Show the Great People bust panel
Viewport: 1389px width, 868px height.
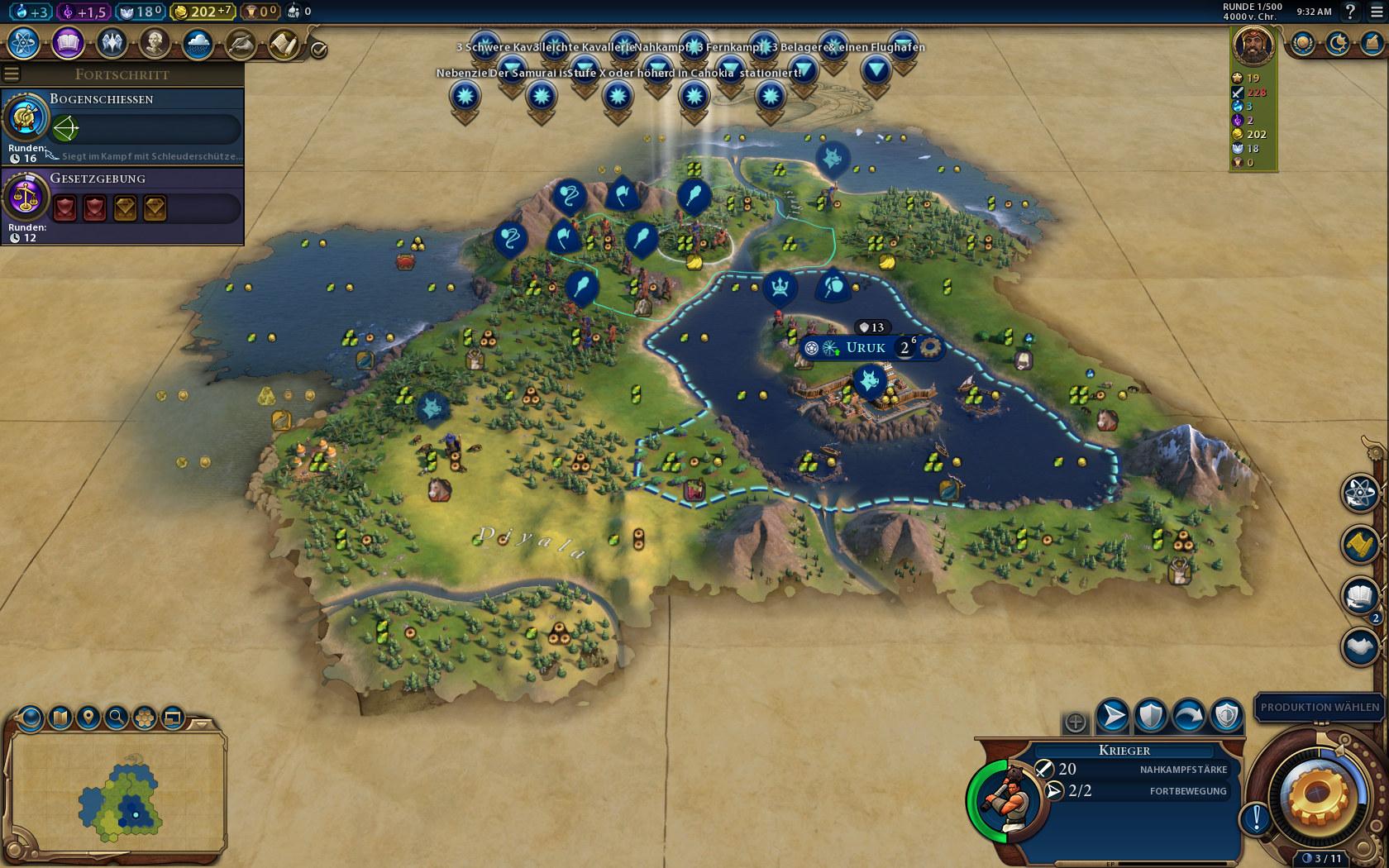coord(155,43)
